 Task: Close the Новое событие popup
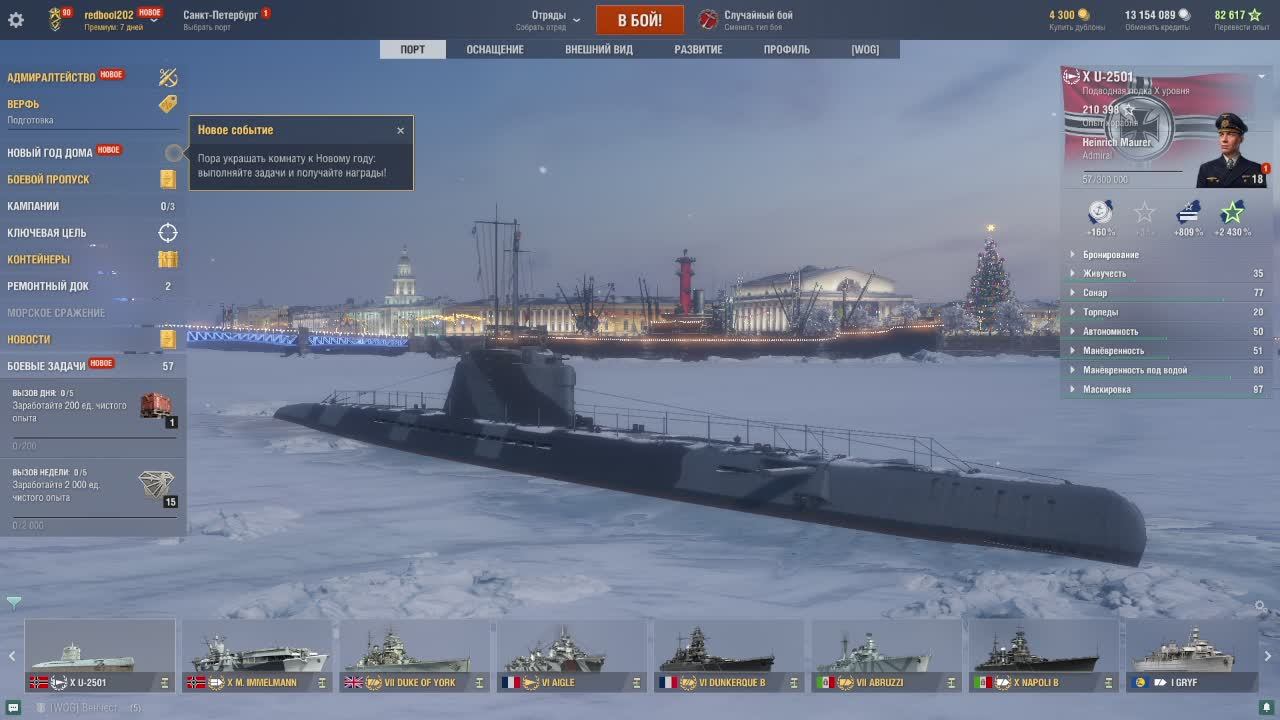(400, 130)
